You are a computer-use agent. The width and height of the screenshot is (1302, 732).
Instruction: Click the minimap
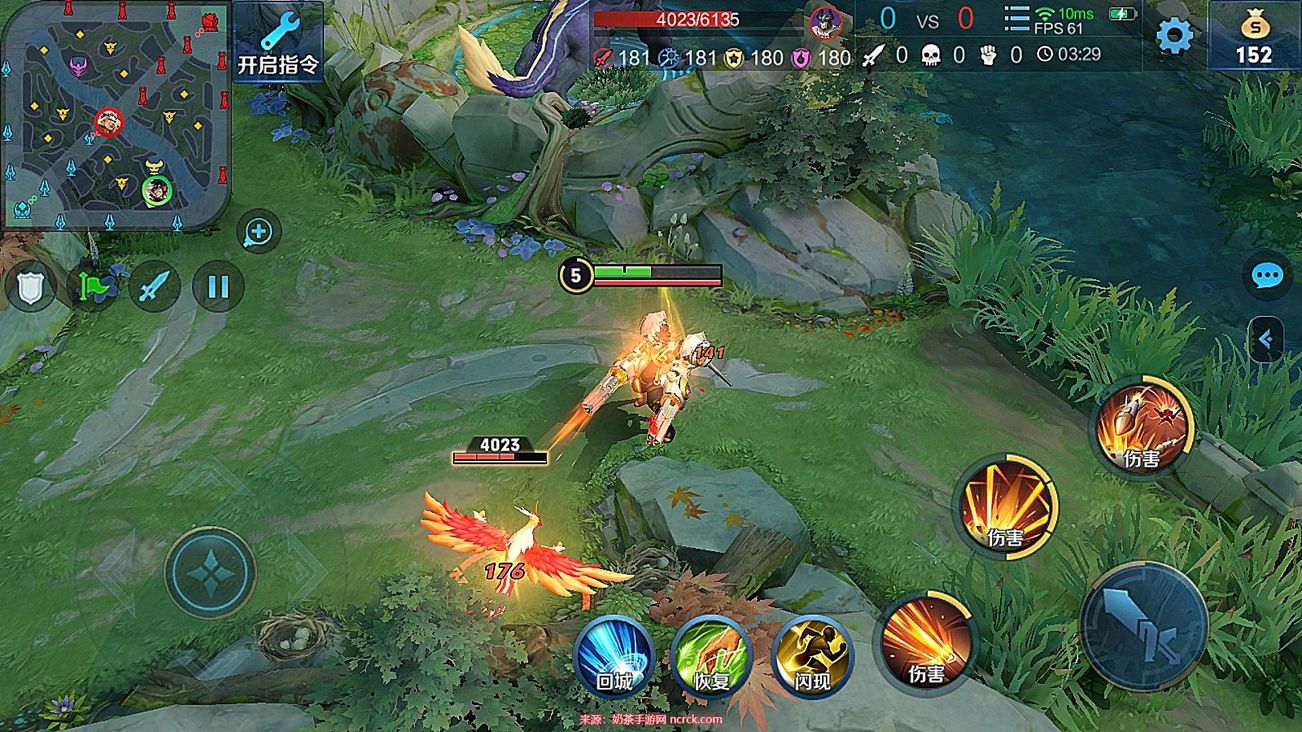(116, 115)
